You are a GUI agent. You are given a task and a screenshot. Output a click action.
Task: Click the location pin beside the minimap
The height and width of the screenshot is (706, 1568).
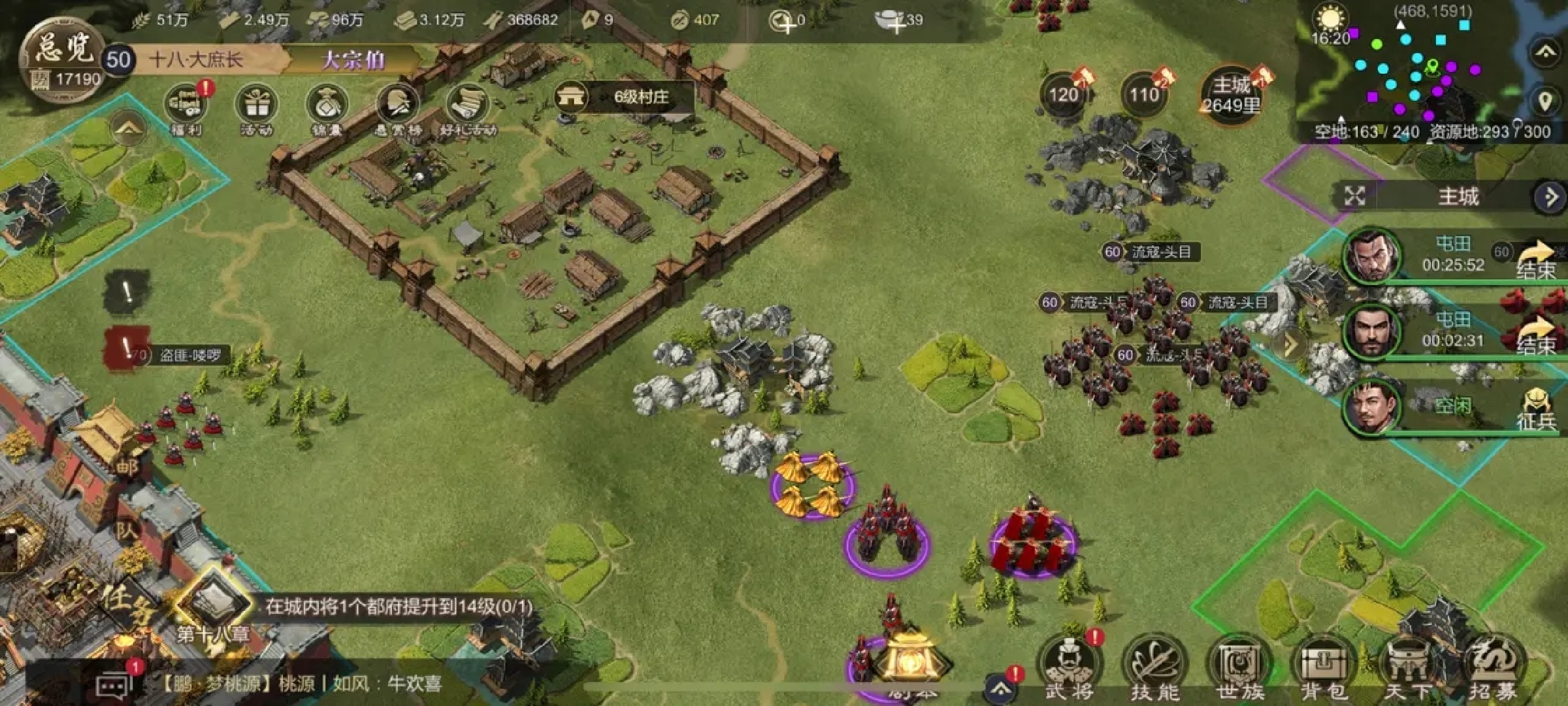pyautogui.click(x=1544, y=101)
